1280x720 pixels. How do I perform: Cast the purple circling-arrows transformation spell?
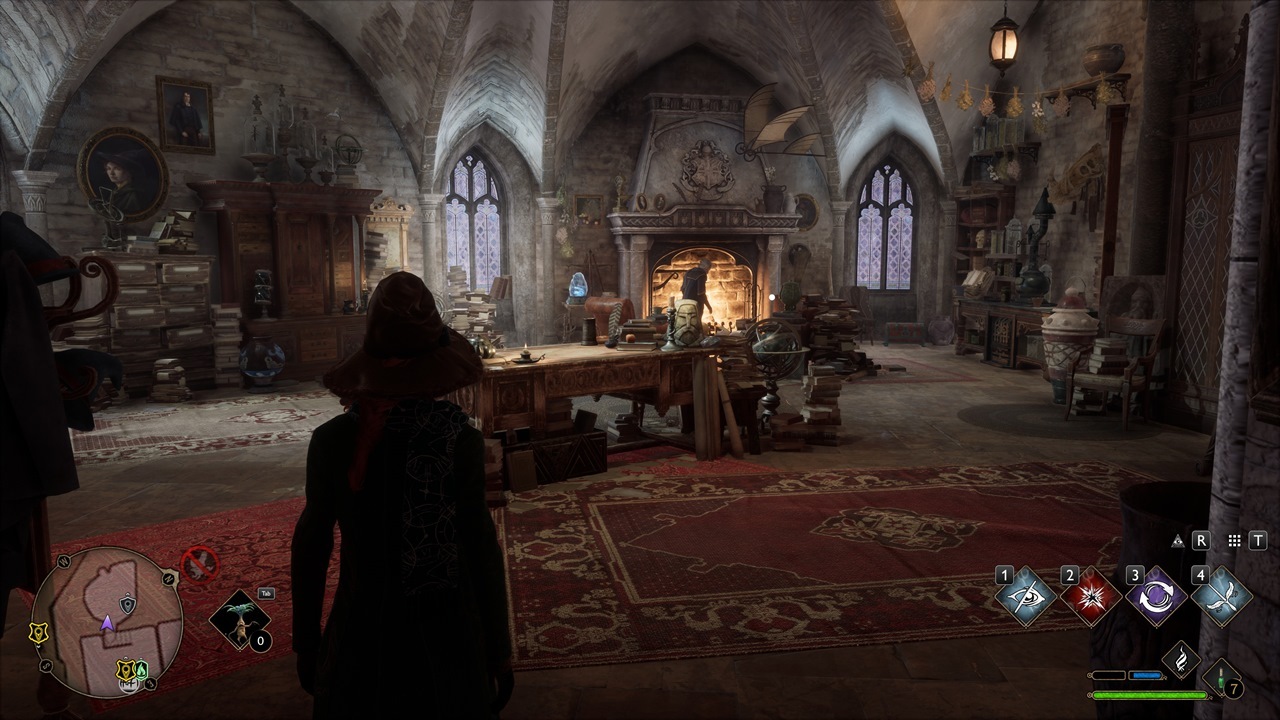click(x=1155, y=597)
